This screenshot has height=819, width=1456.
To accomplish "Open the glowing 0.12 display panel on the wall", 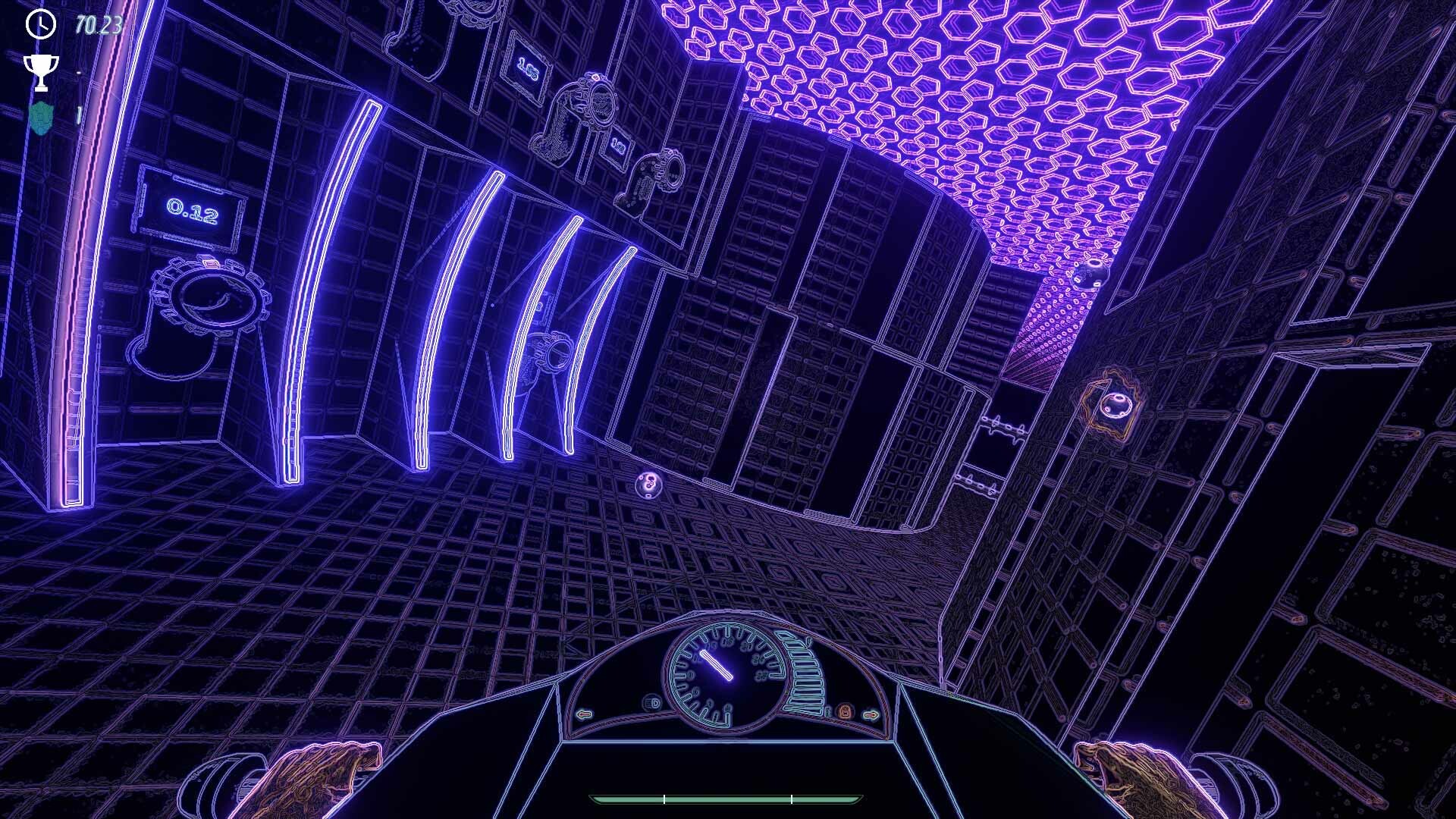I will coord(189,210).
